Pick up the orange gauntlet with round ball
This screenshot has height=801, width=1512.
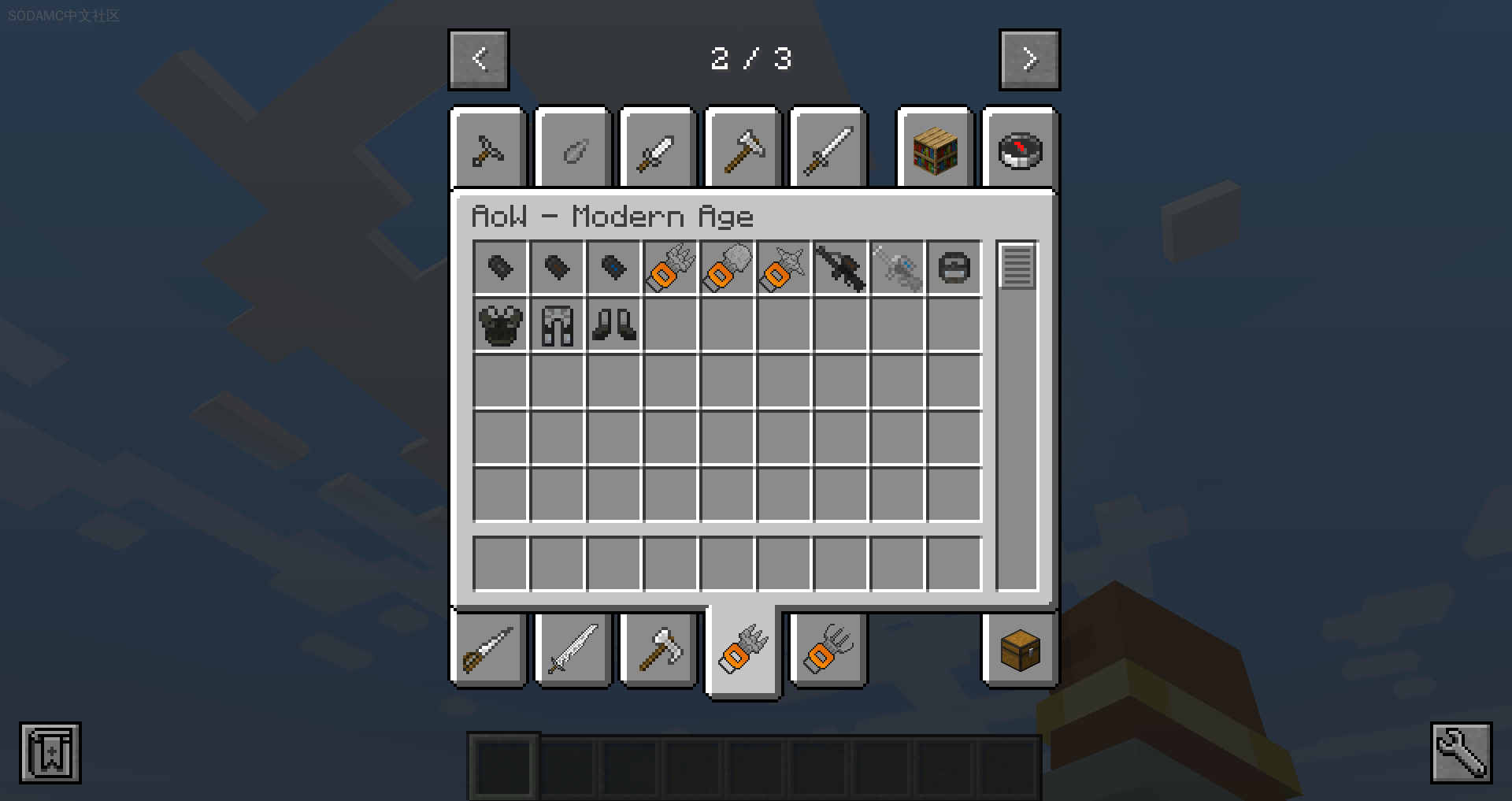click(x=727, y=268)
